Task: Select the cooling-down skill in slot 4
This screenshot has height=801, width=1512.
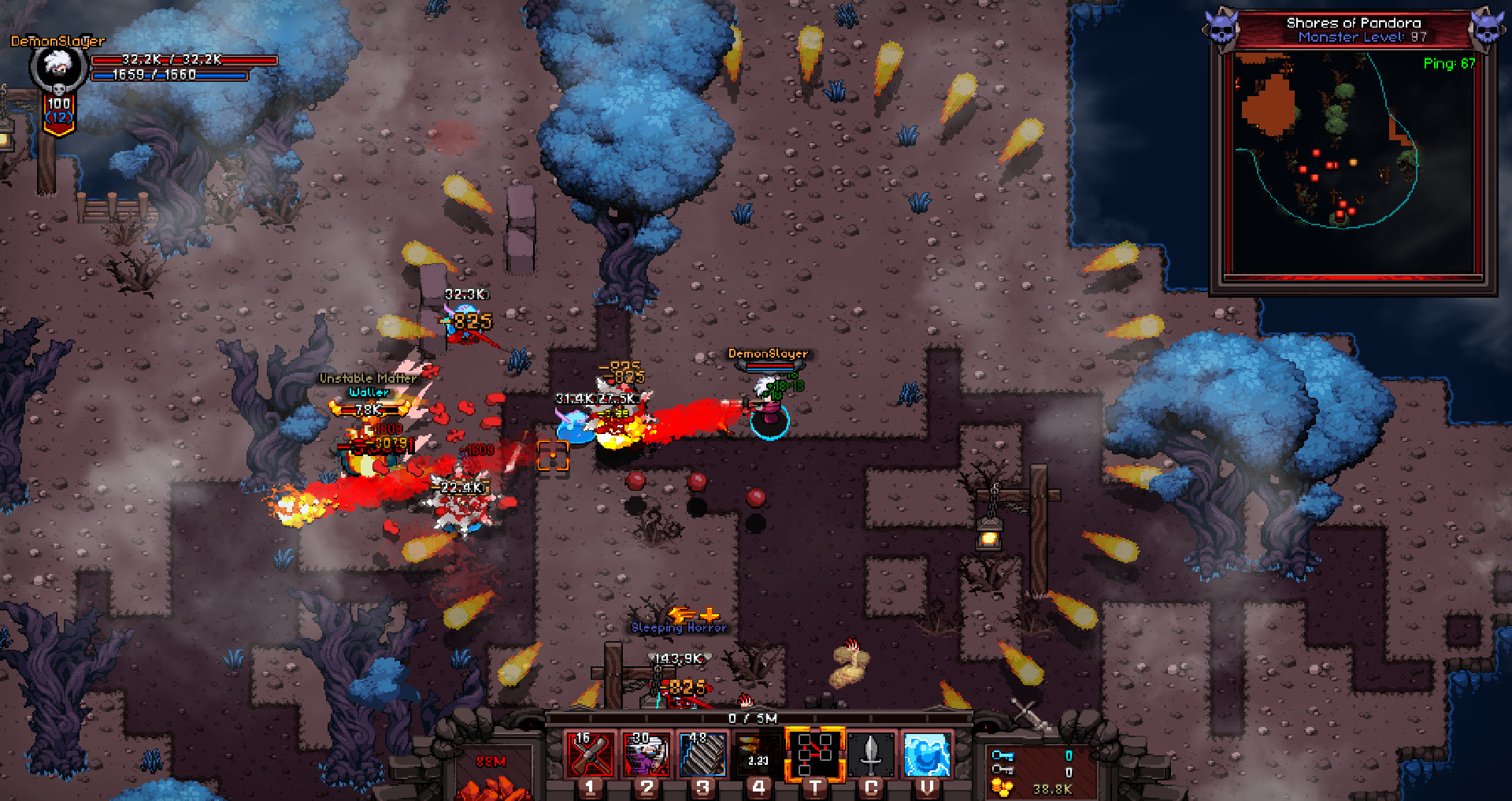Action: click(x=758, y=755)
